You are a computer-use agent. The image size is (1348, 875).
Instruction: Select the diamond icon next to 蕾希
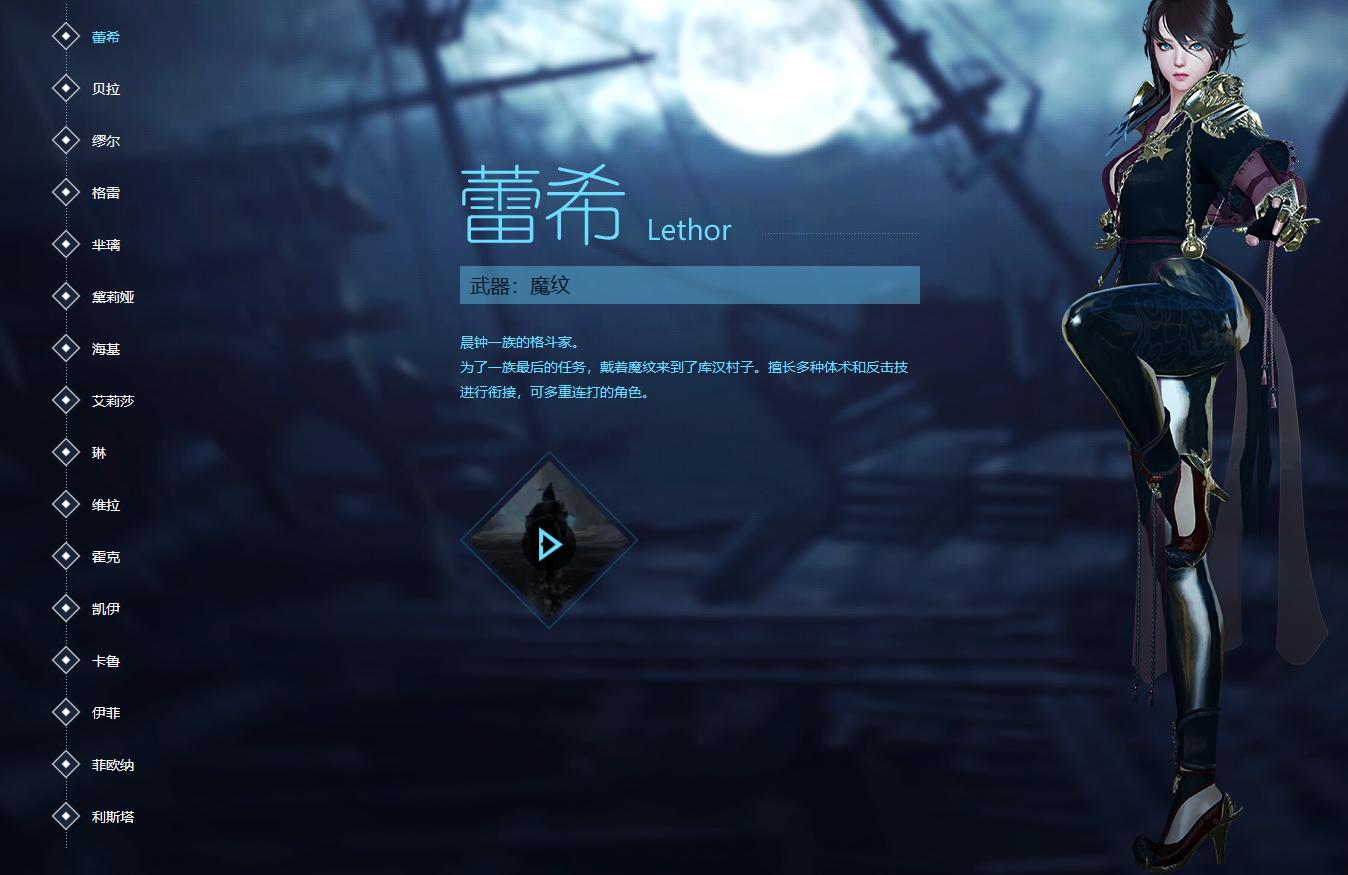[x=66, y=36]
